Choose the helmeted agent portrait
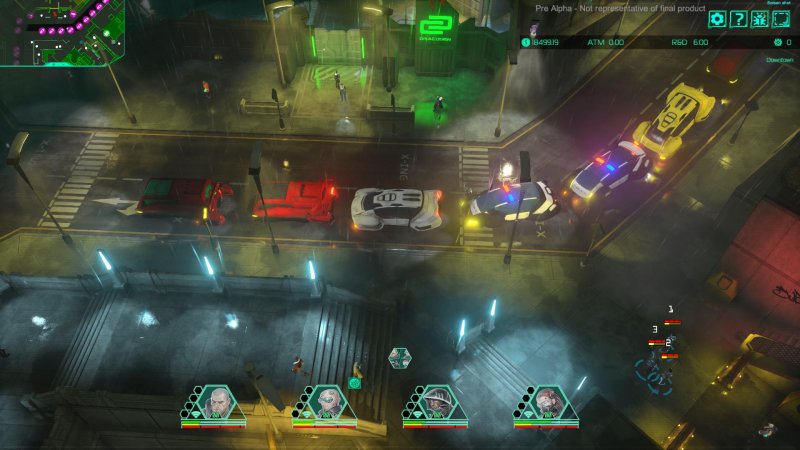 [x=440, y=403]
